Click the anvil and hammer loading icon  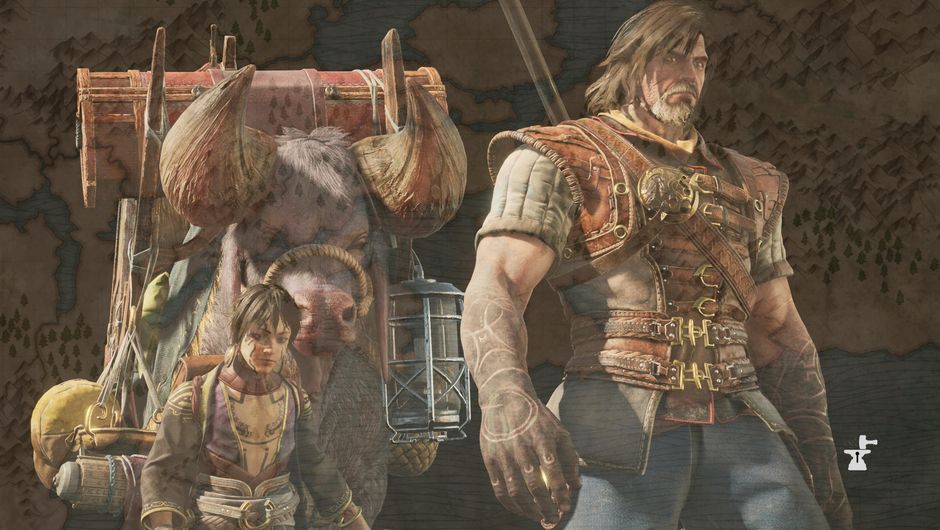pos(856,454)
